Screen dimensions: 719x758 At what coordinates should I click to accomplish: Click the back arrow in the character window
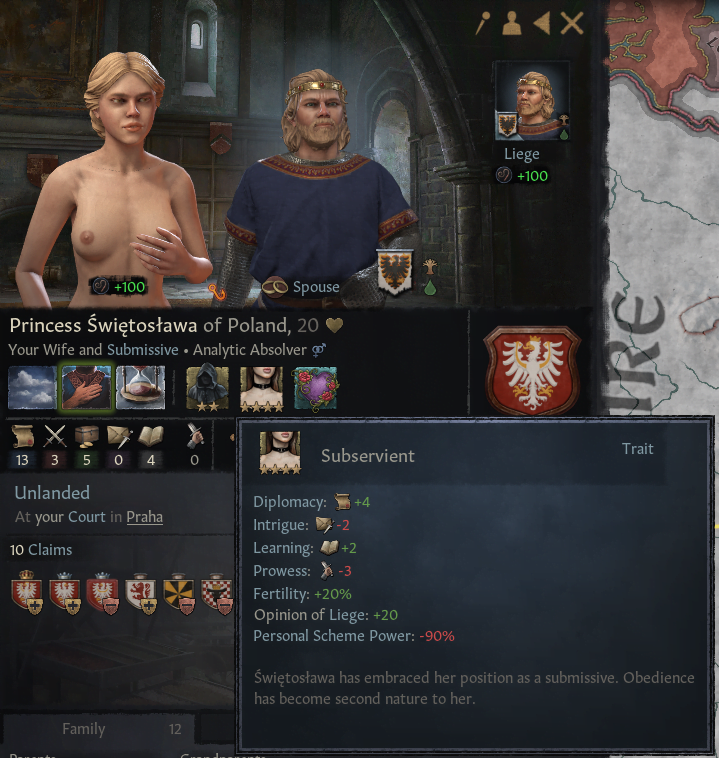[541, 23]
